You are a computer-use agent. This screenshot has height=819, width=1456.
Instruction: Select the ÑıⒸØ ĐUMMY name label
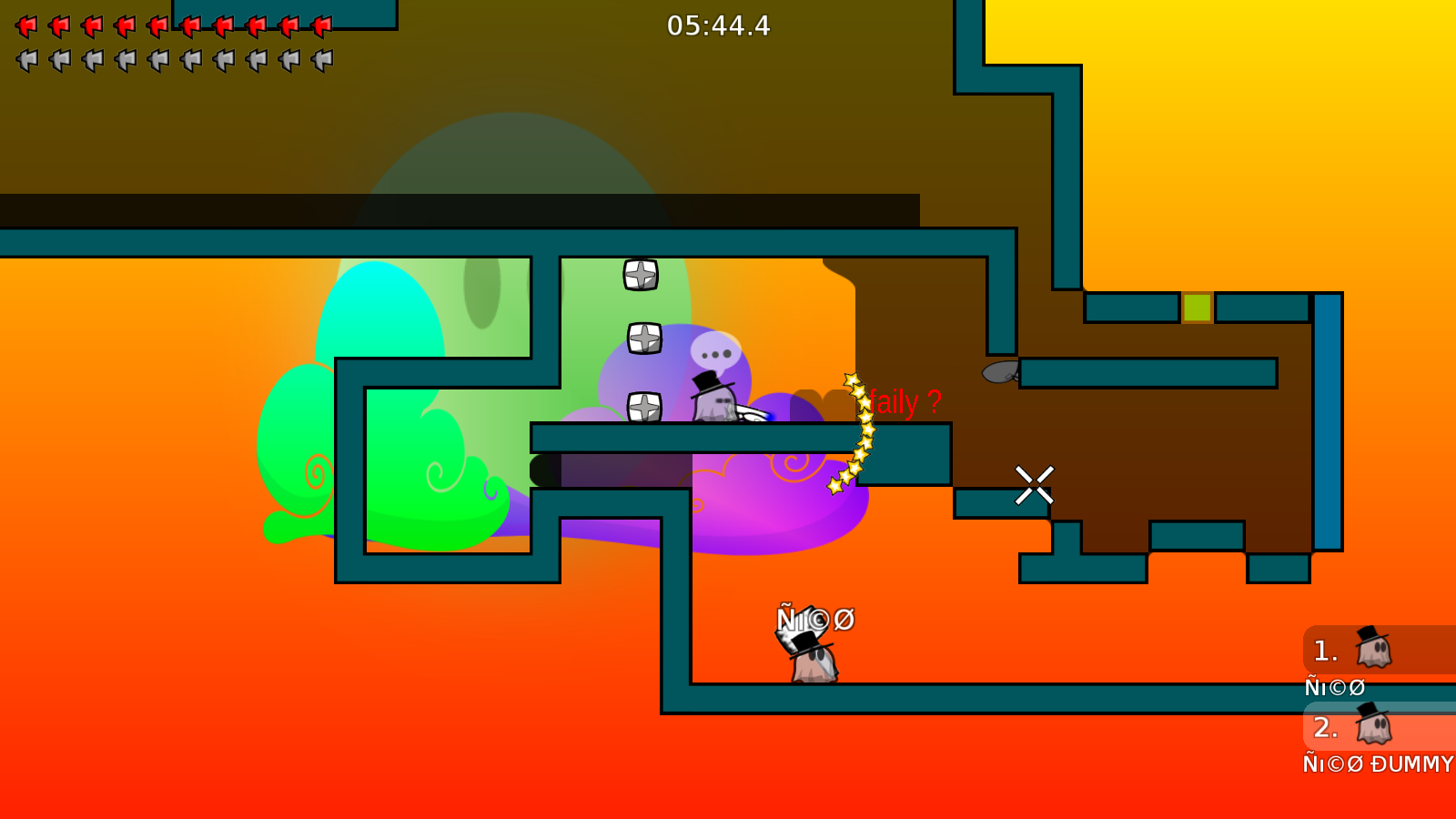[x=1377, y=764]
